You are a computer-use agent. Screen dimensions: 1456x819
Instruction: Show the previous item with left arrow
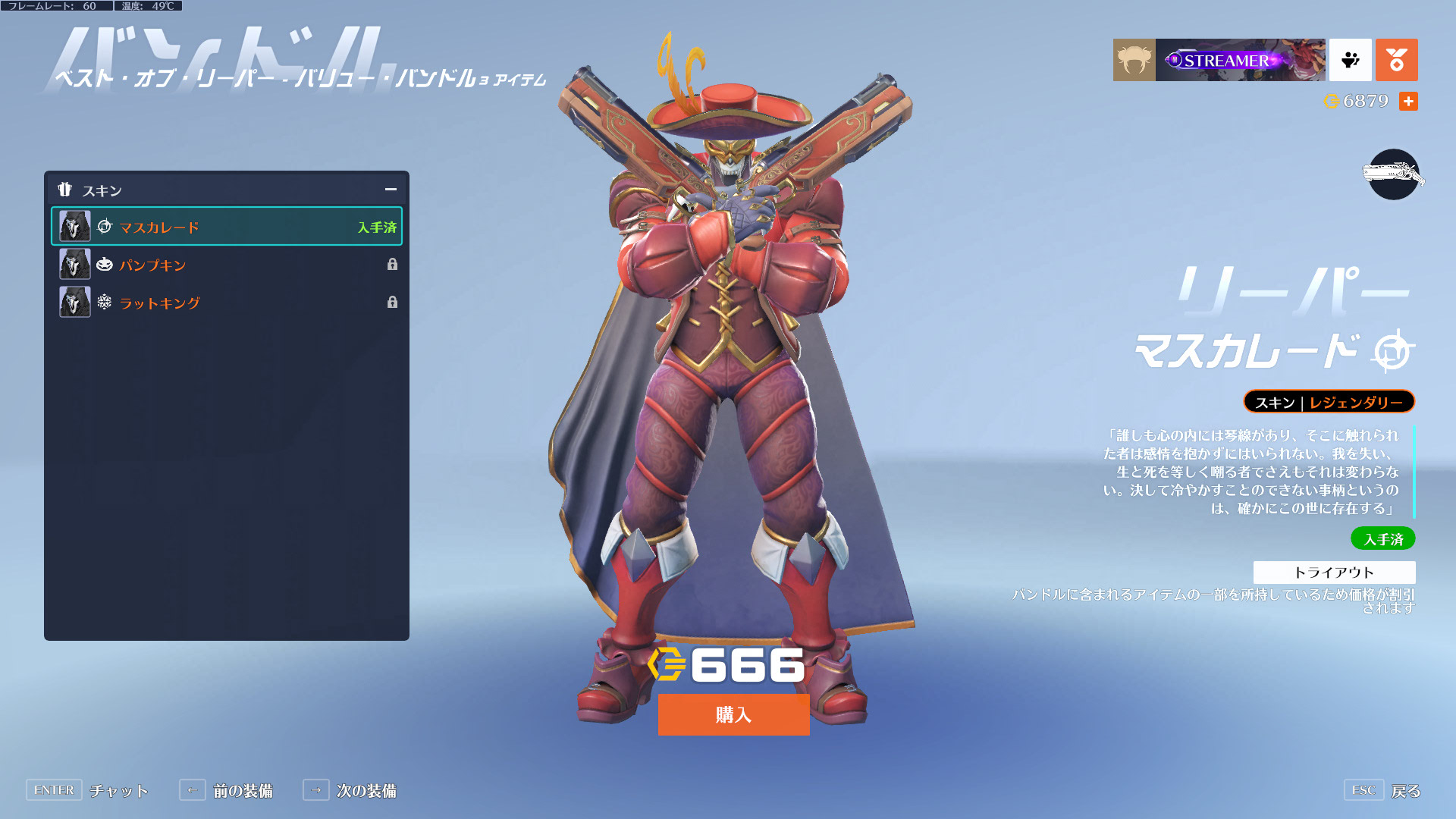point(193,790)
